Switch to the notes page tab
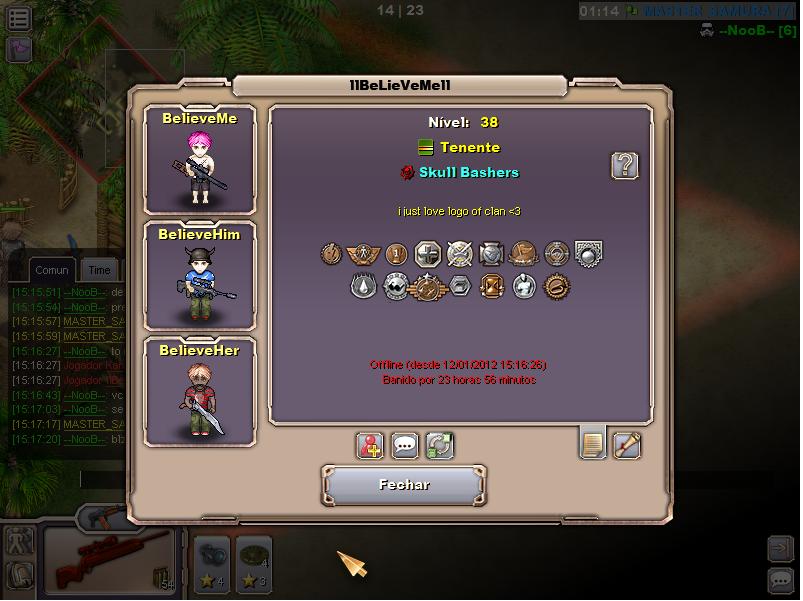 tap(593, 443)
